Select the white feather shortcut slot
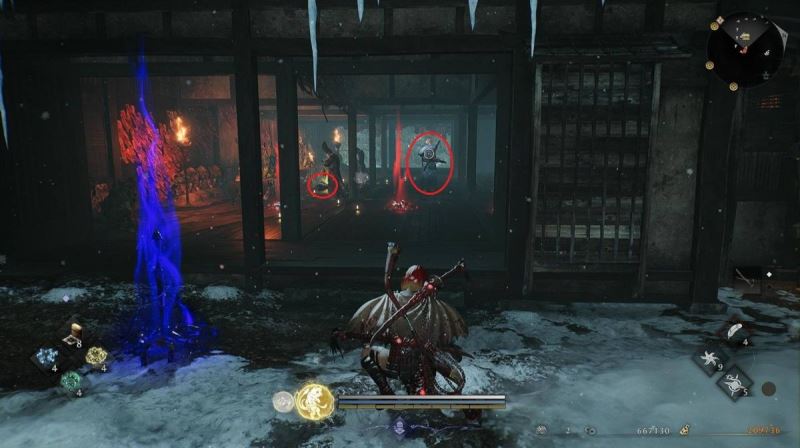 (735, 332)
